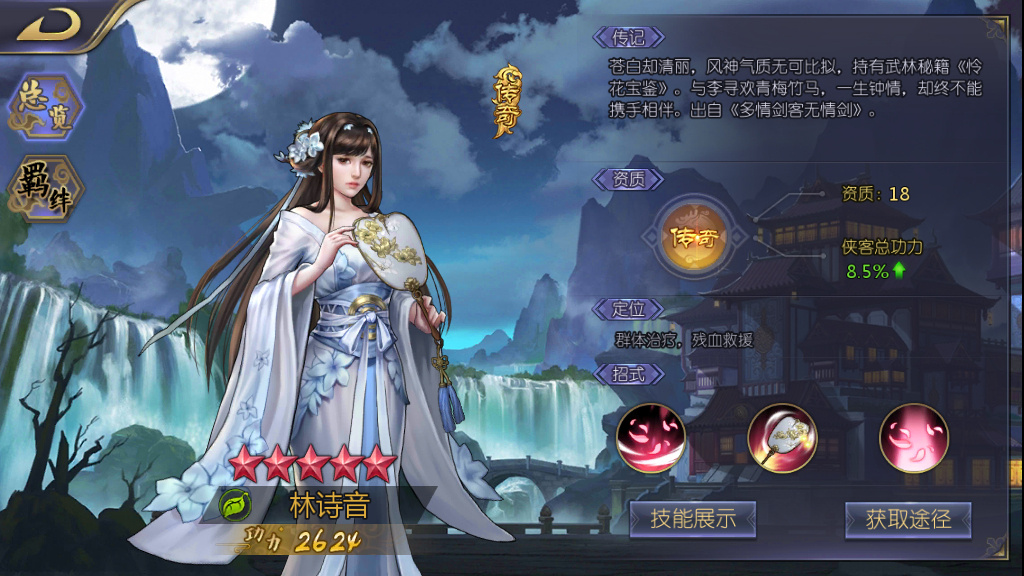1024x576 pixels.
Task: Tap the green leaf attribute icon
Action: point(233,506)
